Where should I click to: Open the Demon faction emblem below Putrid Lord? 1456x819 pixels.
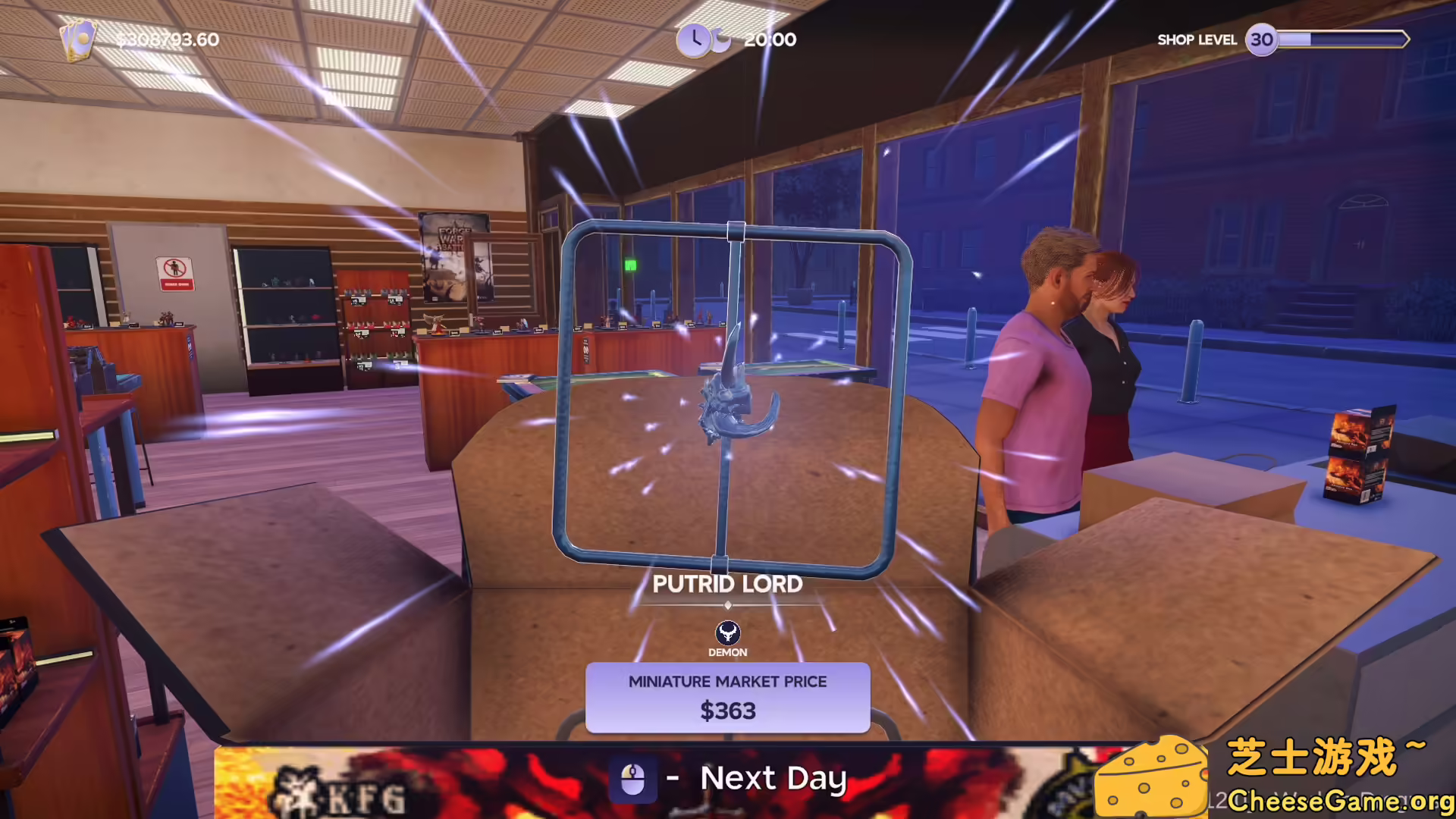(x=727, y=632)
